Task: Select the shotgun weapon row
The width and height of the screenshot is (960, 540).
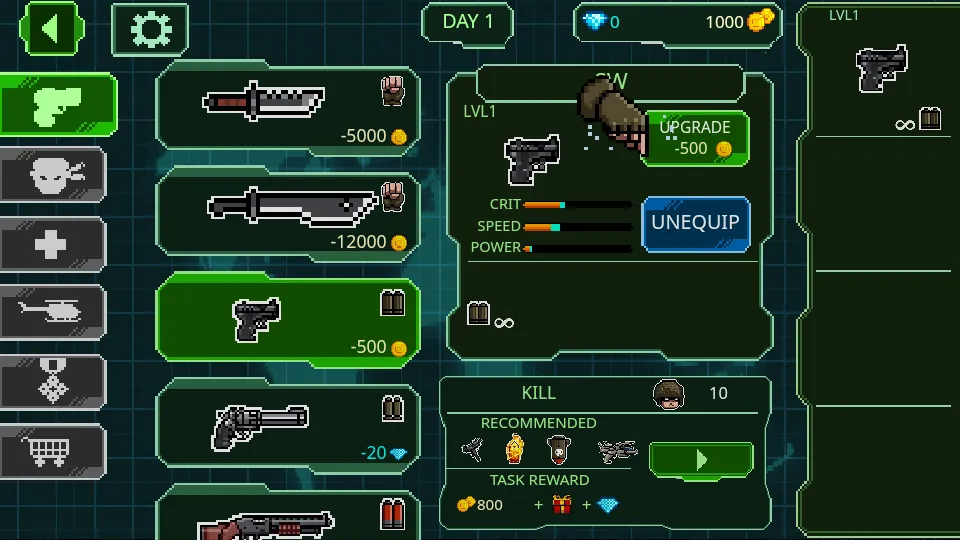Action: pyautogui.click(x=288, y=515)
